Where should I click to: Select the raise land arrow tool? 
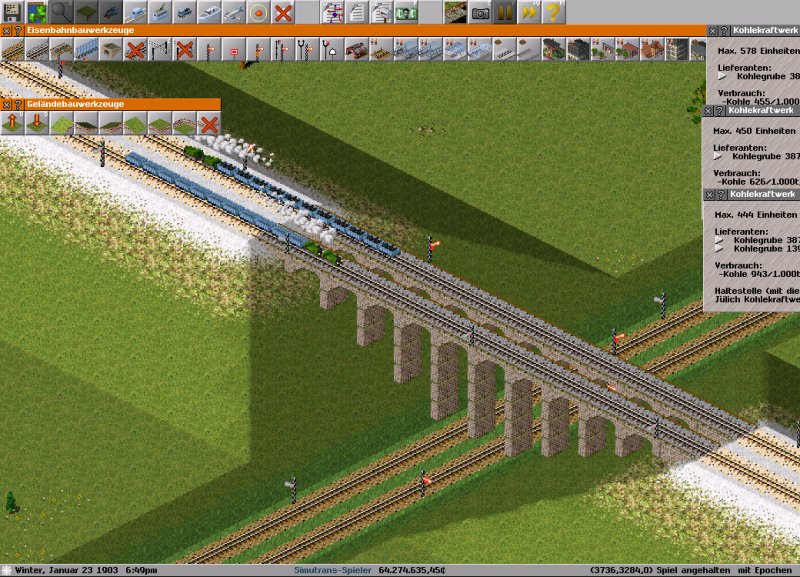(x=12, y=123)
